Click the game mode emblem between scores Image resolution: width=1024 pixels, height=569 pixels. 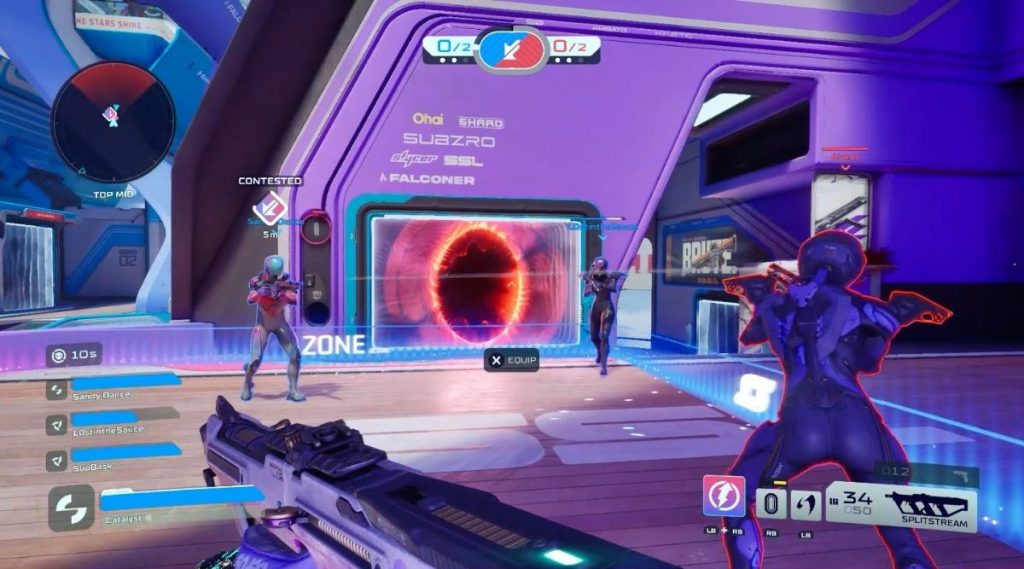click(511, 48)
